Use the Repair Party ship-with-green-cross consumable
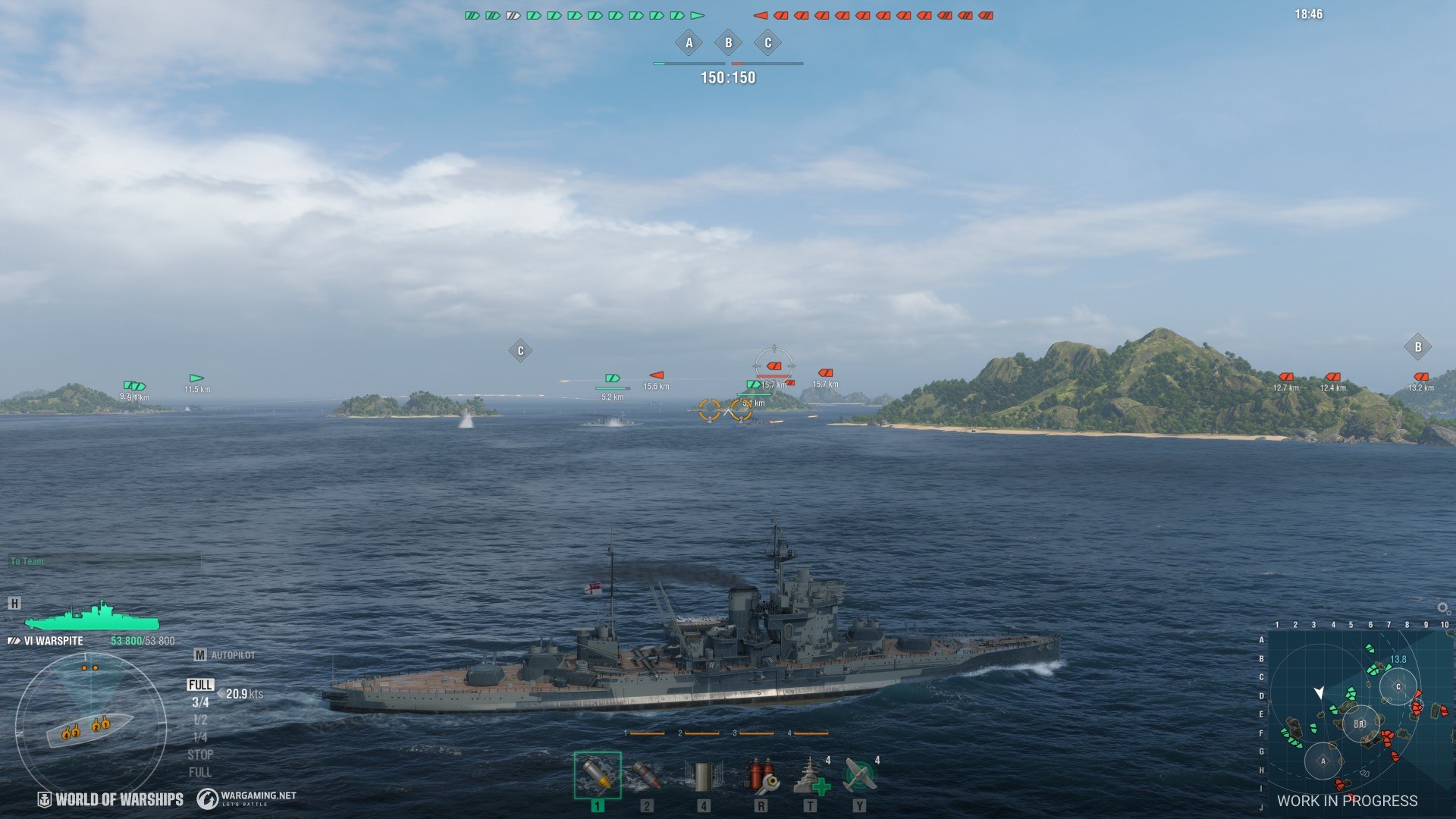The image size is (1456, 819). tap(810, 775)
